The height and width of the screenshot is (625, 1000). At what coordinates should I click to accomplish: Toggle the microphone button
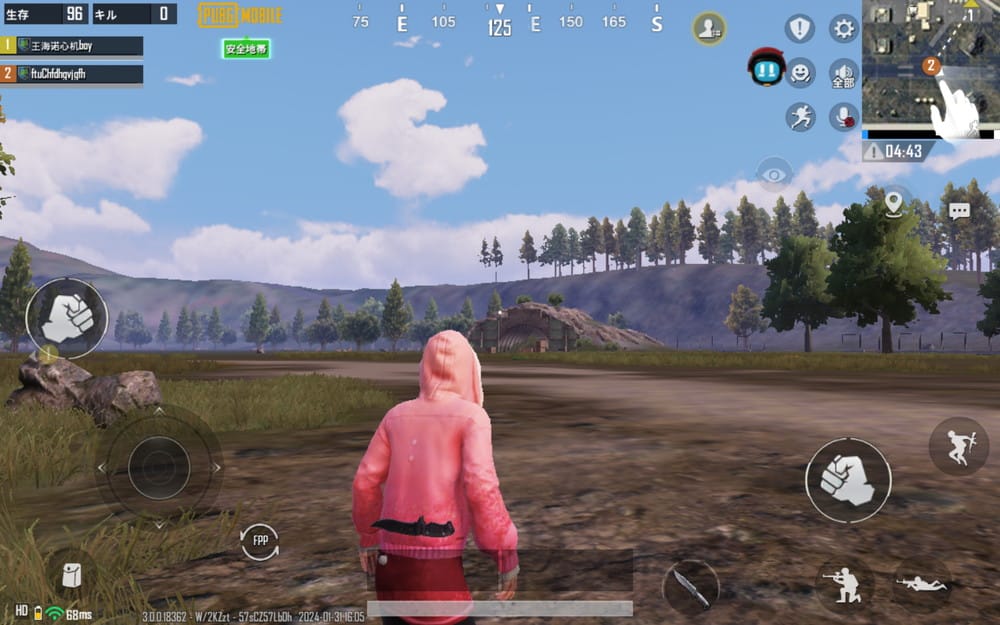(844, 117)
